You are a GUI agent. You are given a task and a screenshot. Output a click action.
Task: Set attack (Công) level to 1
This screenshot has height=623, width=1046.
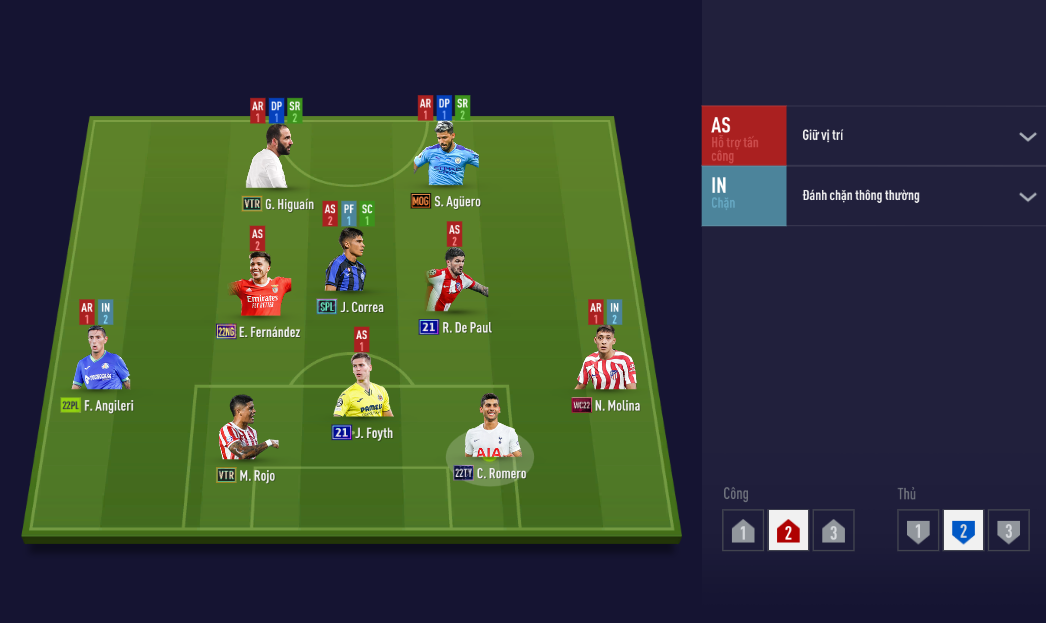743,531
